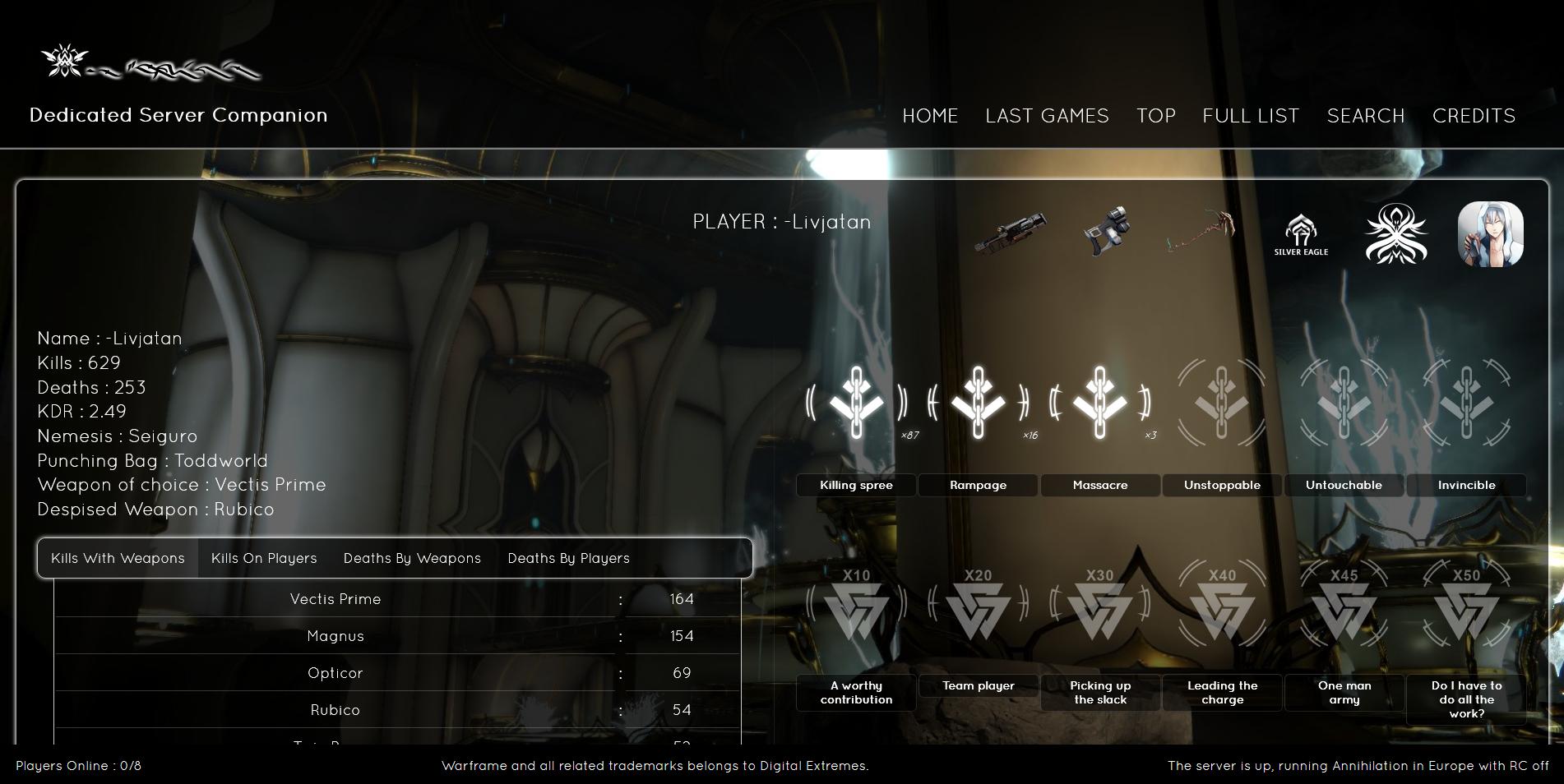Viewport: 1564px width, 784px height.
Task: Show the FULL LIST of players
Action: (x=1251, y=116)
